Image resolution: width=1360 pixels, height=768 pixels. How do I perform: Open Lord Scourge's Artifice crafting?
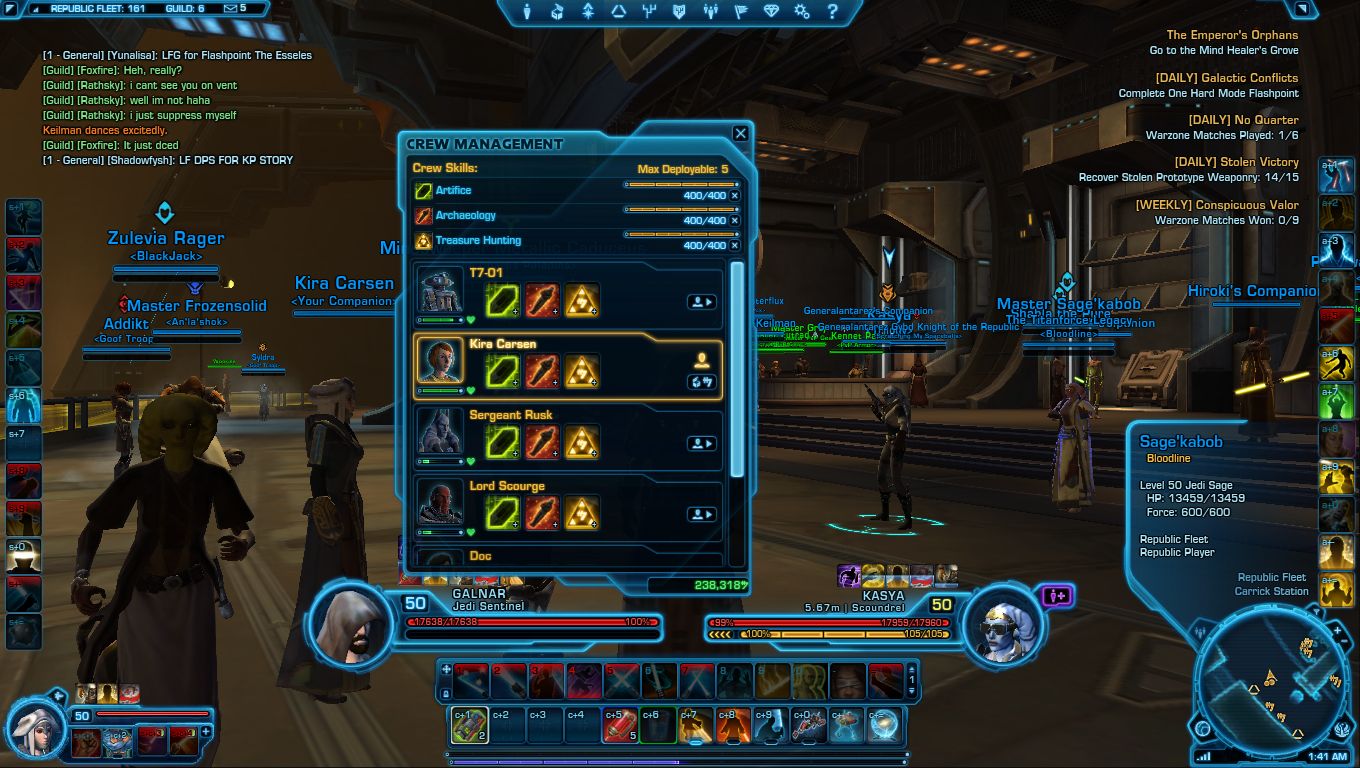501,514
